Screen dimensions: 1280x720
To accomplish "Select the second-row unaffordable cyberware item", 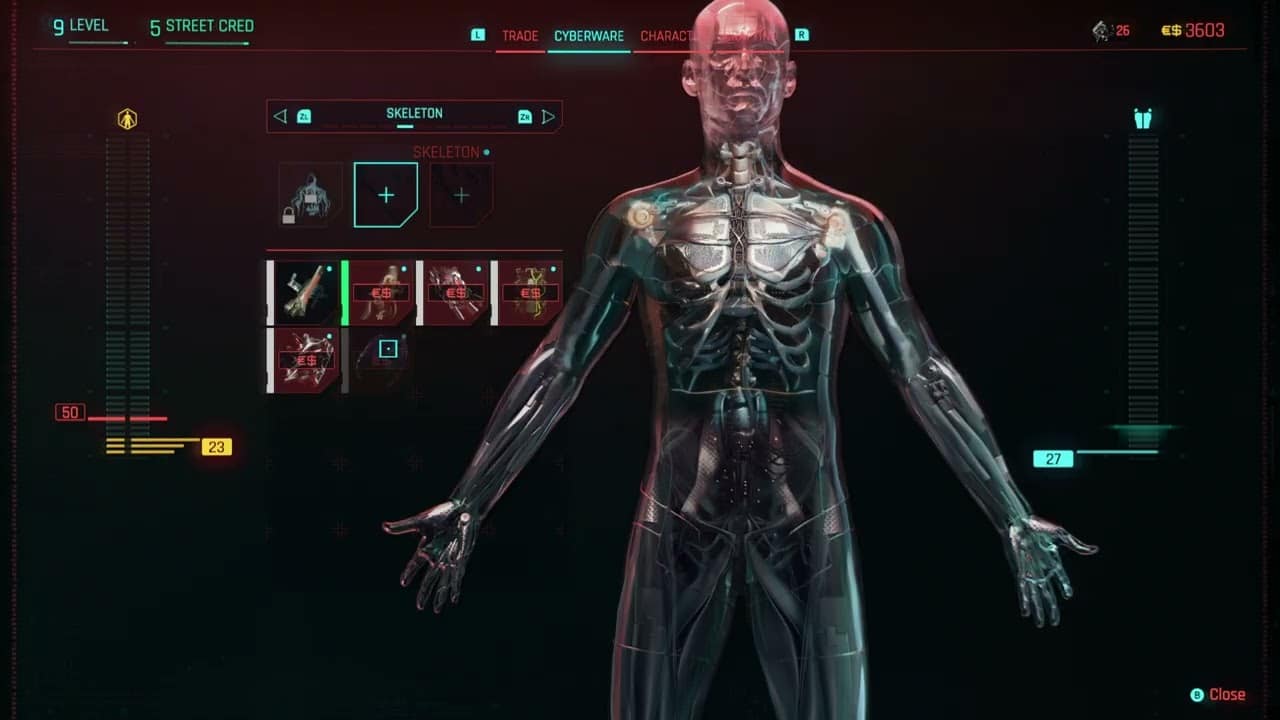I will pyautogui.click(x=306, y=360).
